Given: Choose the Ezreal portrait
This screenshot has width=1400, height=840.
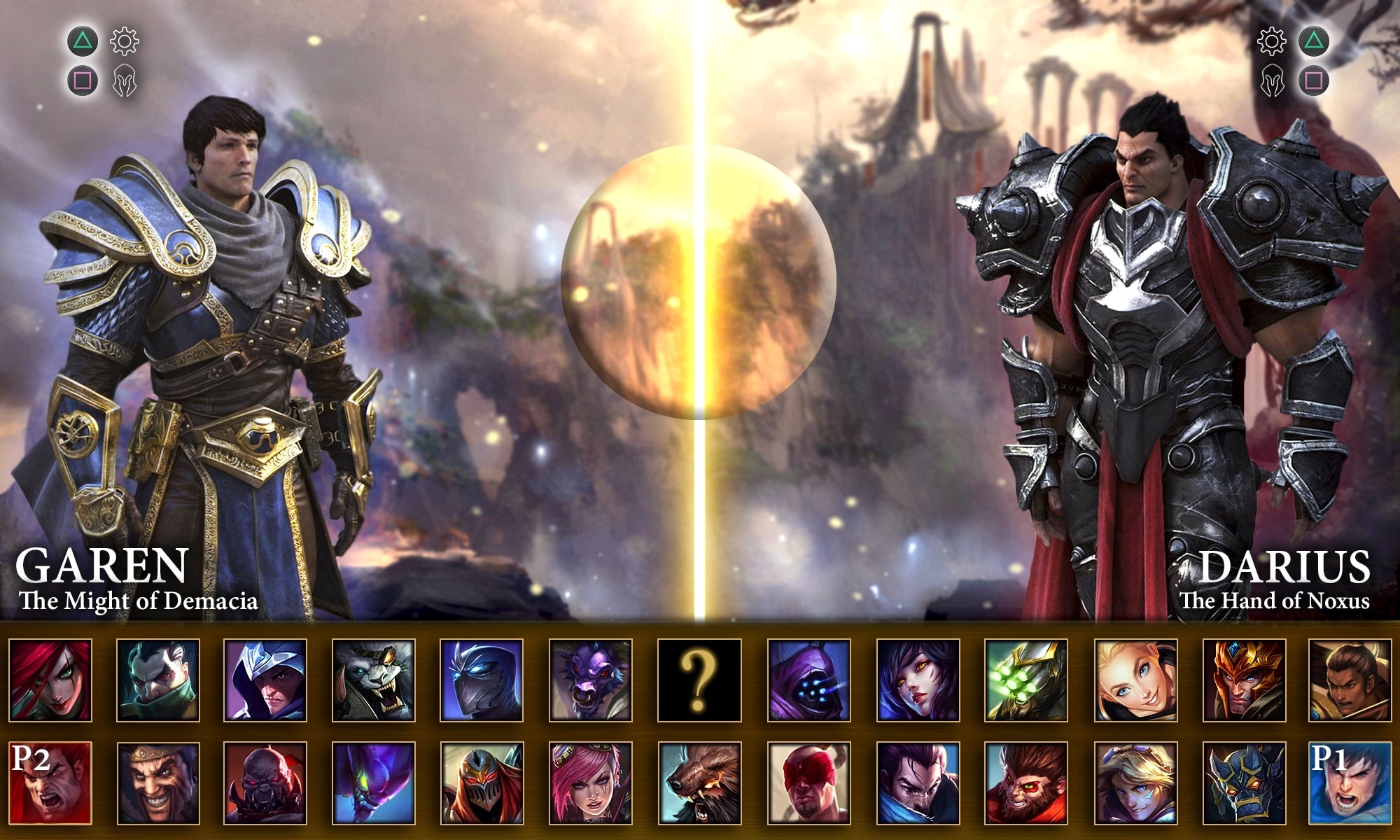Looking at the screenshot, I should [1136, 783].
